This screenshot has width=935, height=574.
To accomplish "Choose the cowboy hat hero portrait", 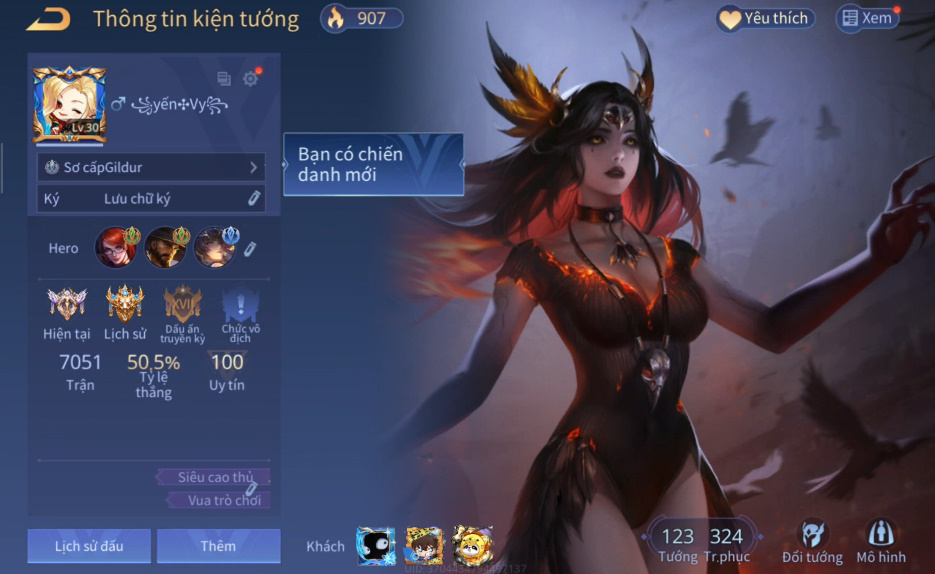I will [x=165, y=247].
